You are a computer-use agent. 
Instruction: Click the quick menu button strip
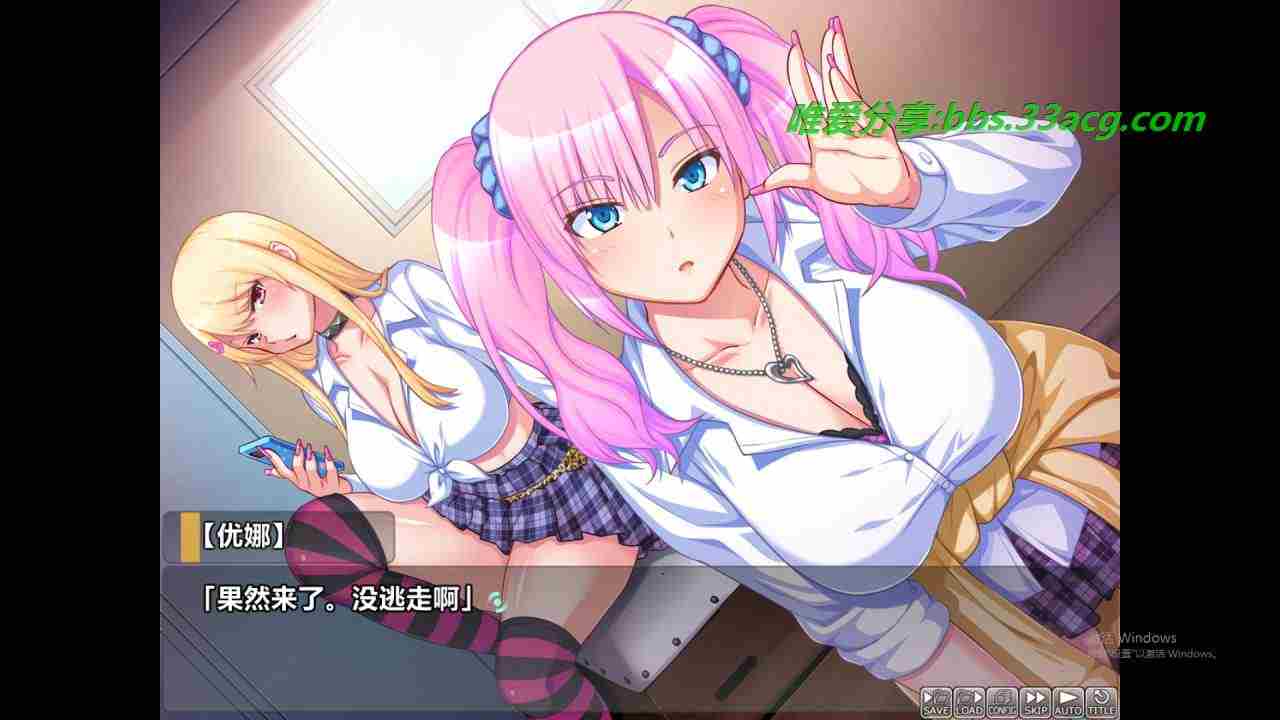point(1020,700)
